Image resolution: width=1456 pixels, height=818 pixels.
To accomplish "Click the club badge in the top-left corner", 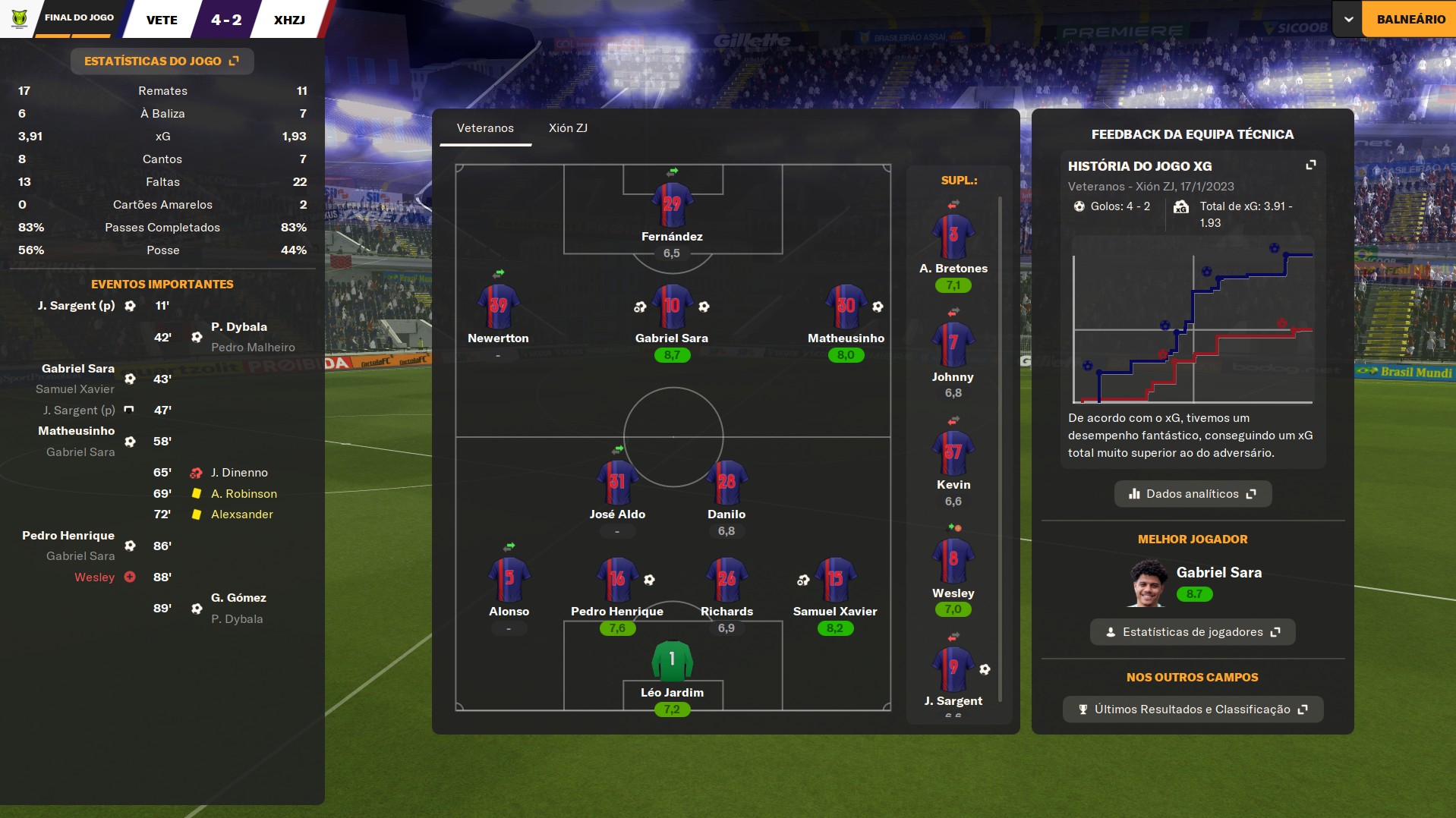I will 20,18.
